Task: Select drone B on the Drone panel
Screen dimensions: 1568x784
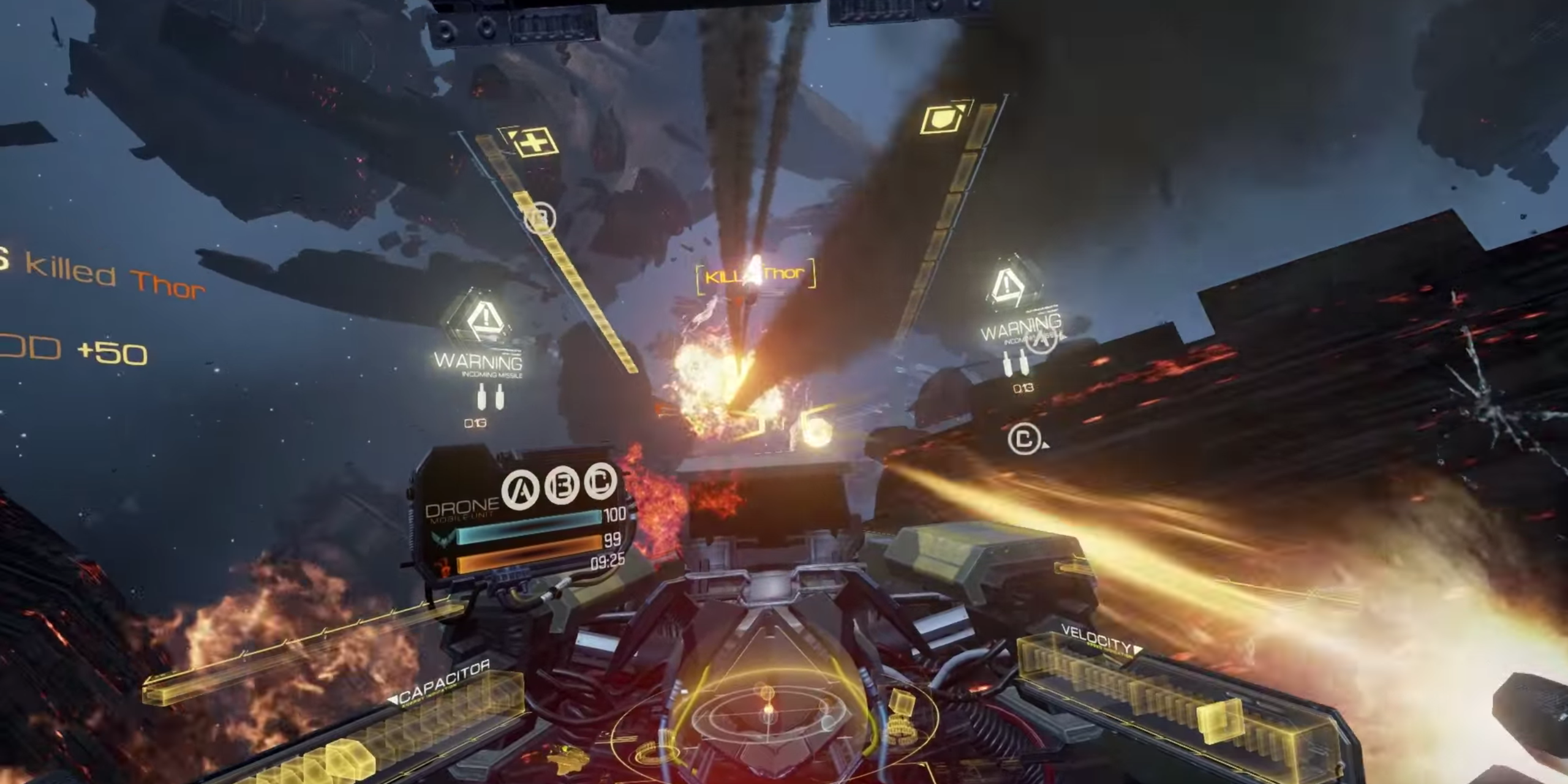Action: pyautogui.click(x=562, y=485)
